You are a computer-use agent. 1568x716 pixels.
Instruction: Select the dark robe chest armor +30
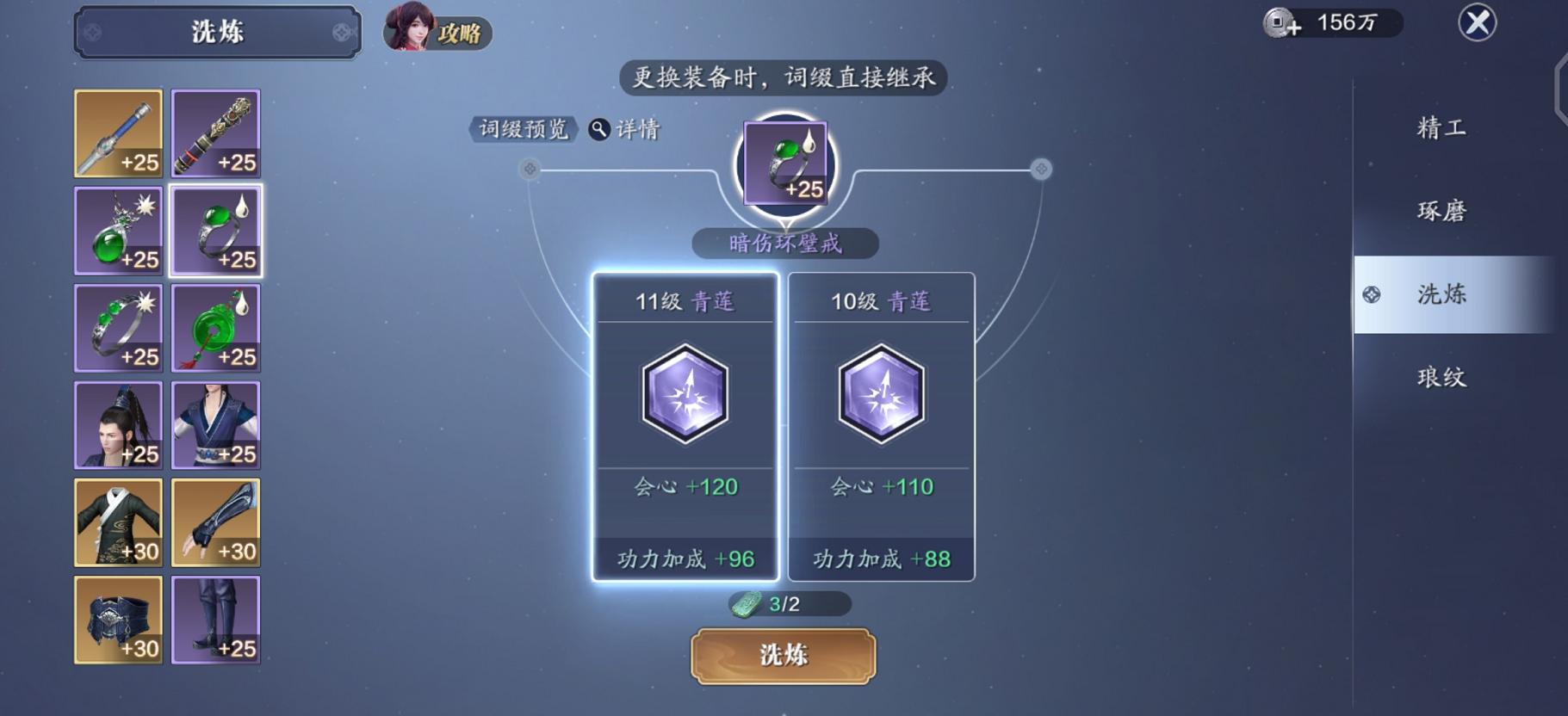coord(118,522)
